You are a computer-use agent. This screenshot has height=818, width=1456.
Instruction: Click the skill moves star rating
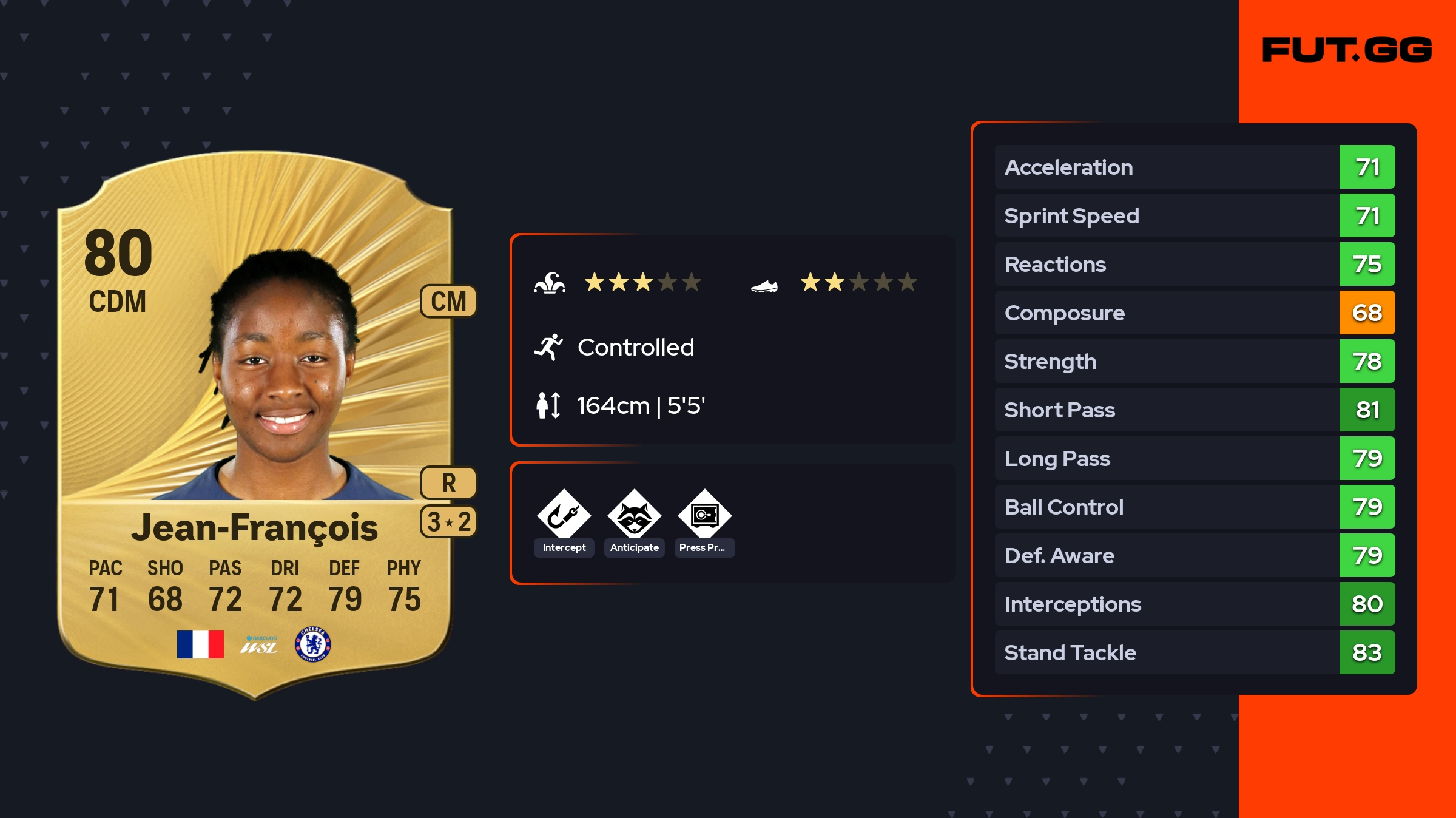[642, 282]
